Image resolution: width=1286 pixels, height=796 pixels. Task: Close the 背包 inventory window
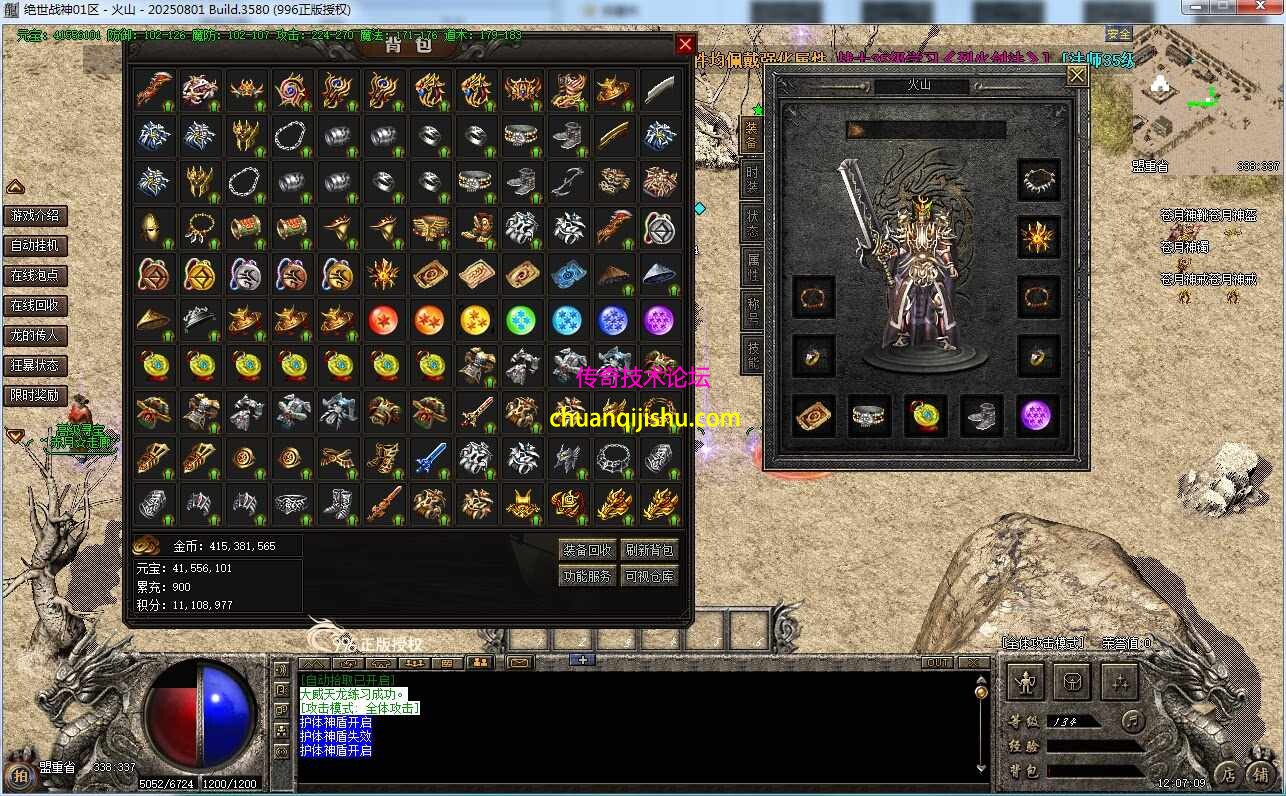click(685, 44)
